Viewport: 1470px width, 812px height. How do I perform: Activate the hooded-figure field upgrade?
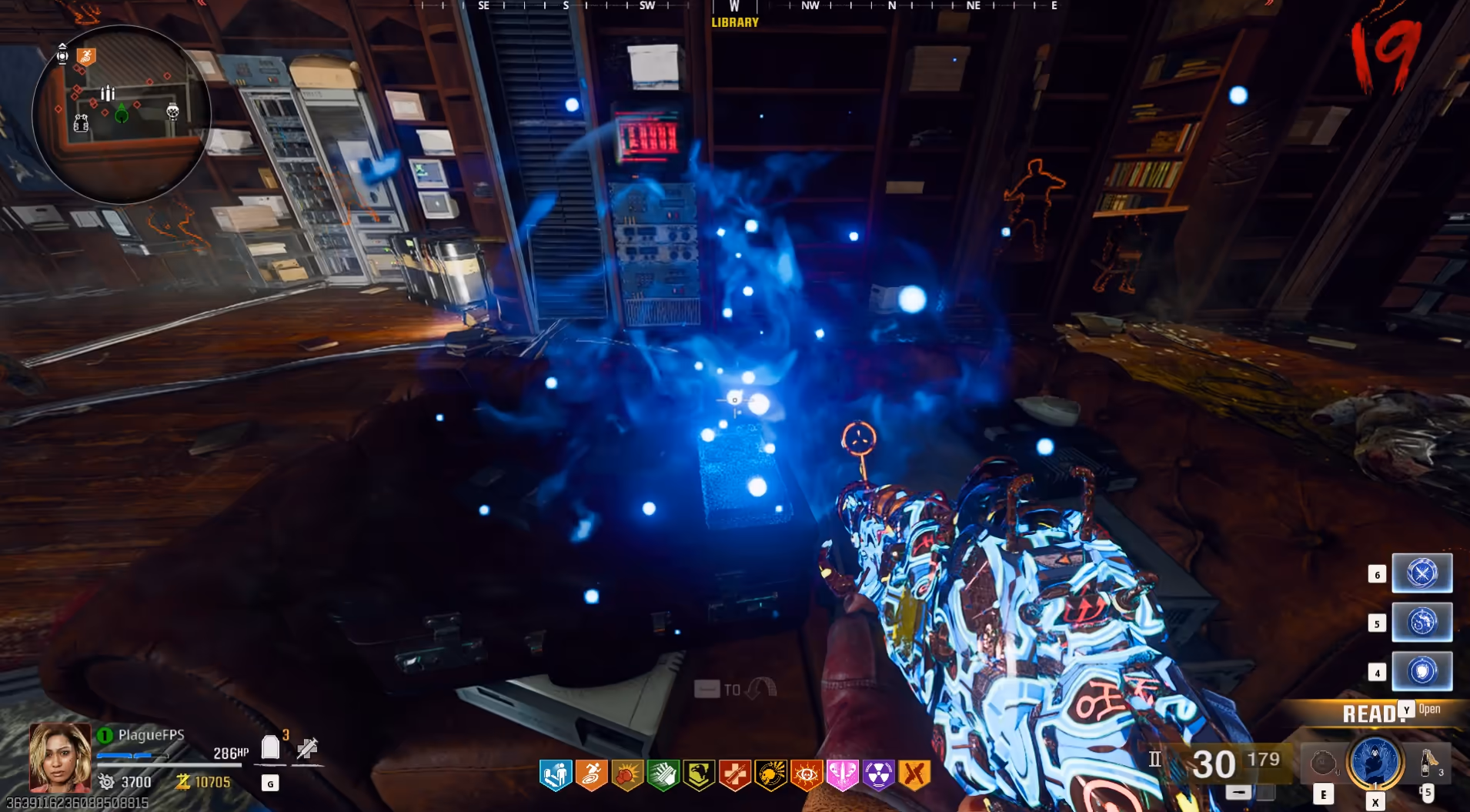point(1375,762)
